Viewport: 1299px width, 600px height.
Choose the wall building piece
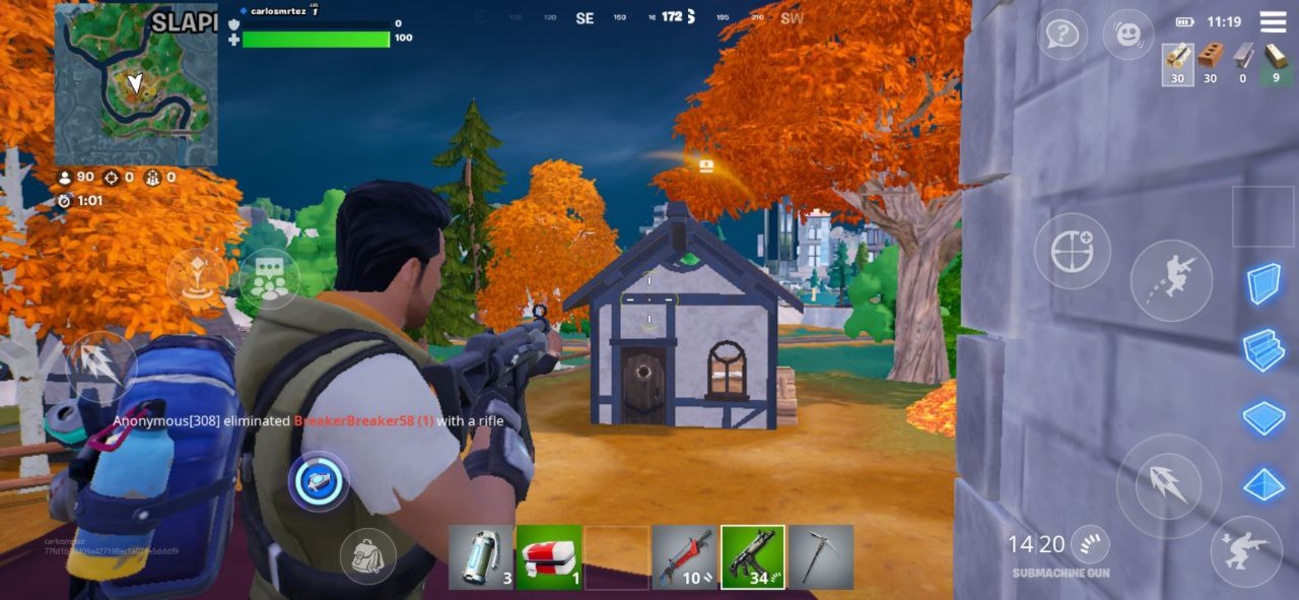coord(1264,284)
